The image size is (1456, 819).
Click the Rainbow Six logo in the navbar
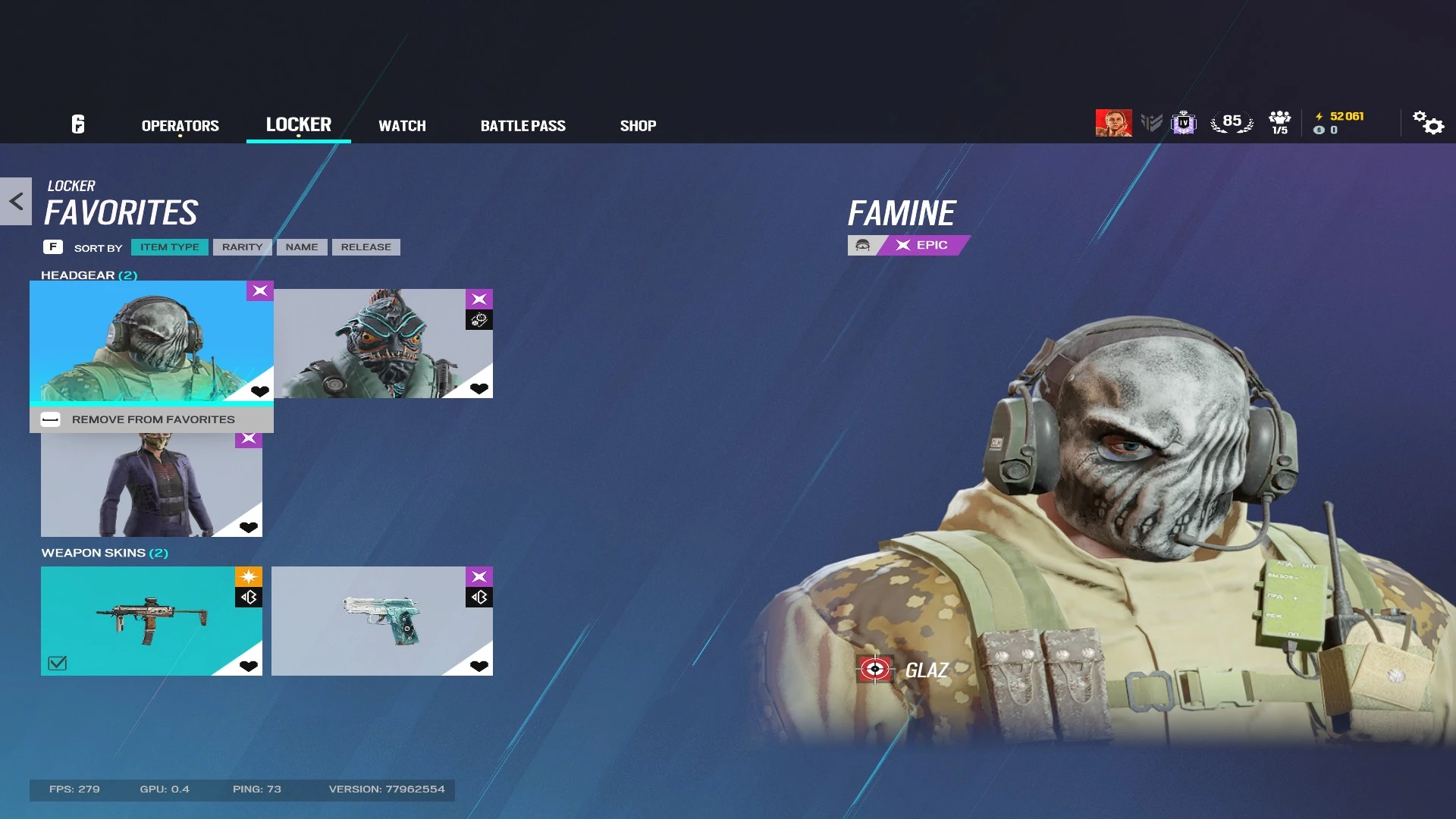(77, 124)
